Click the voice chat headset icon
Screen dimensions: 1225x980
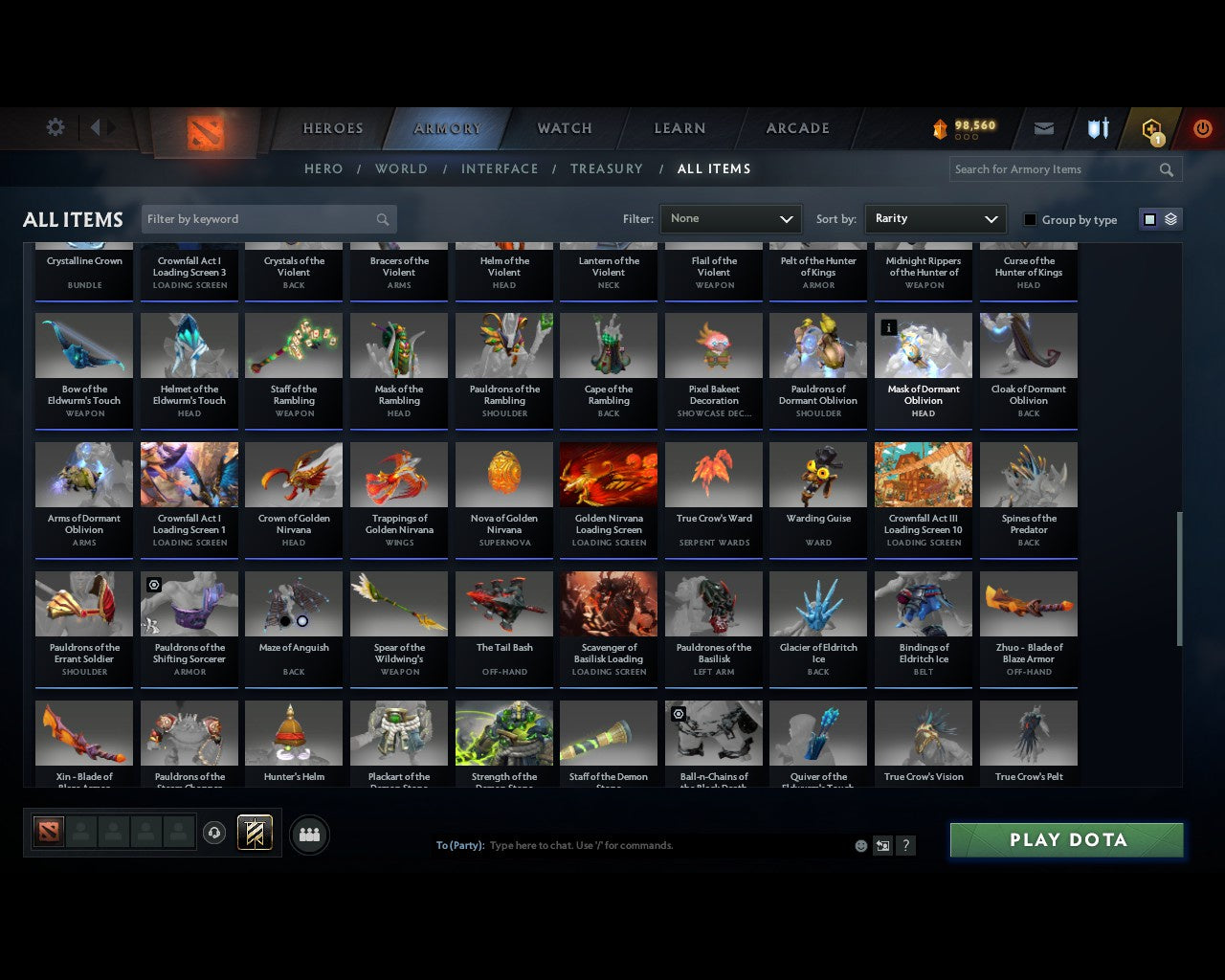[x=215, y=833]
